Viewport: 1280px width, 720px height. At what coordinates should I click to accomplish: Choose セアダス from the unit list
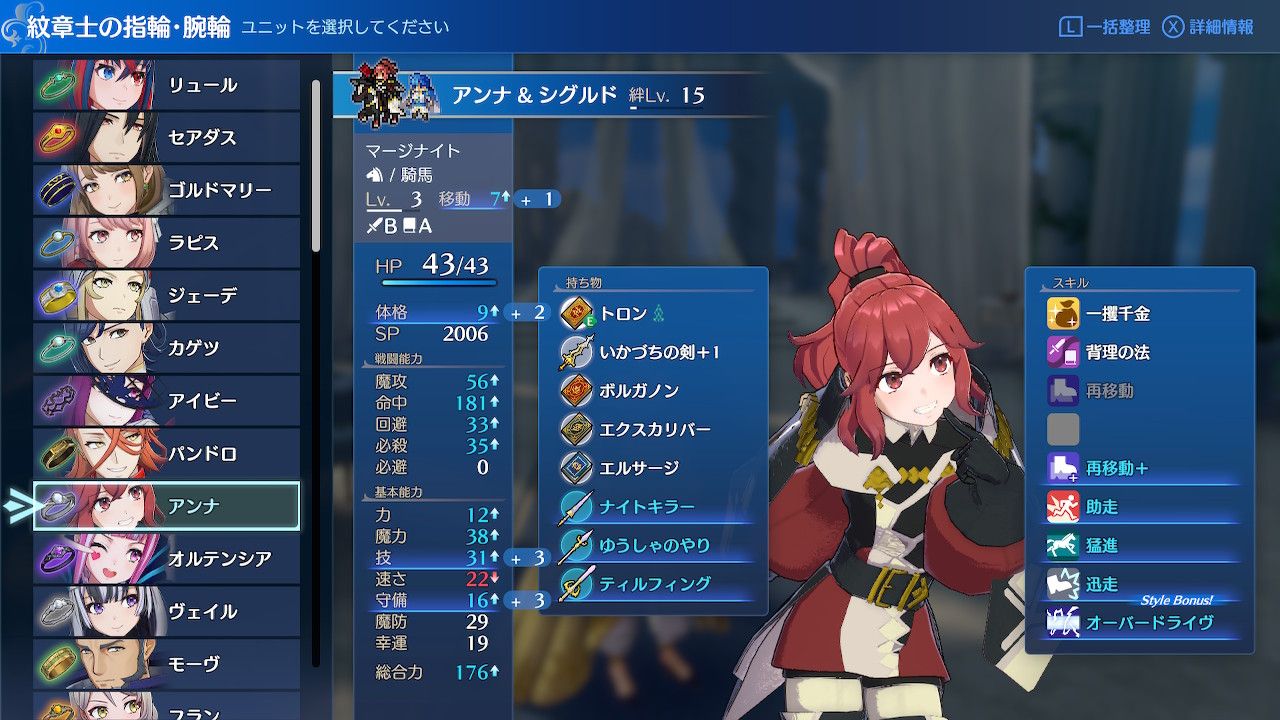click(166, 138)
